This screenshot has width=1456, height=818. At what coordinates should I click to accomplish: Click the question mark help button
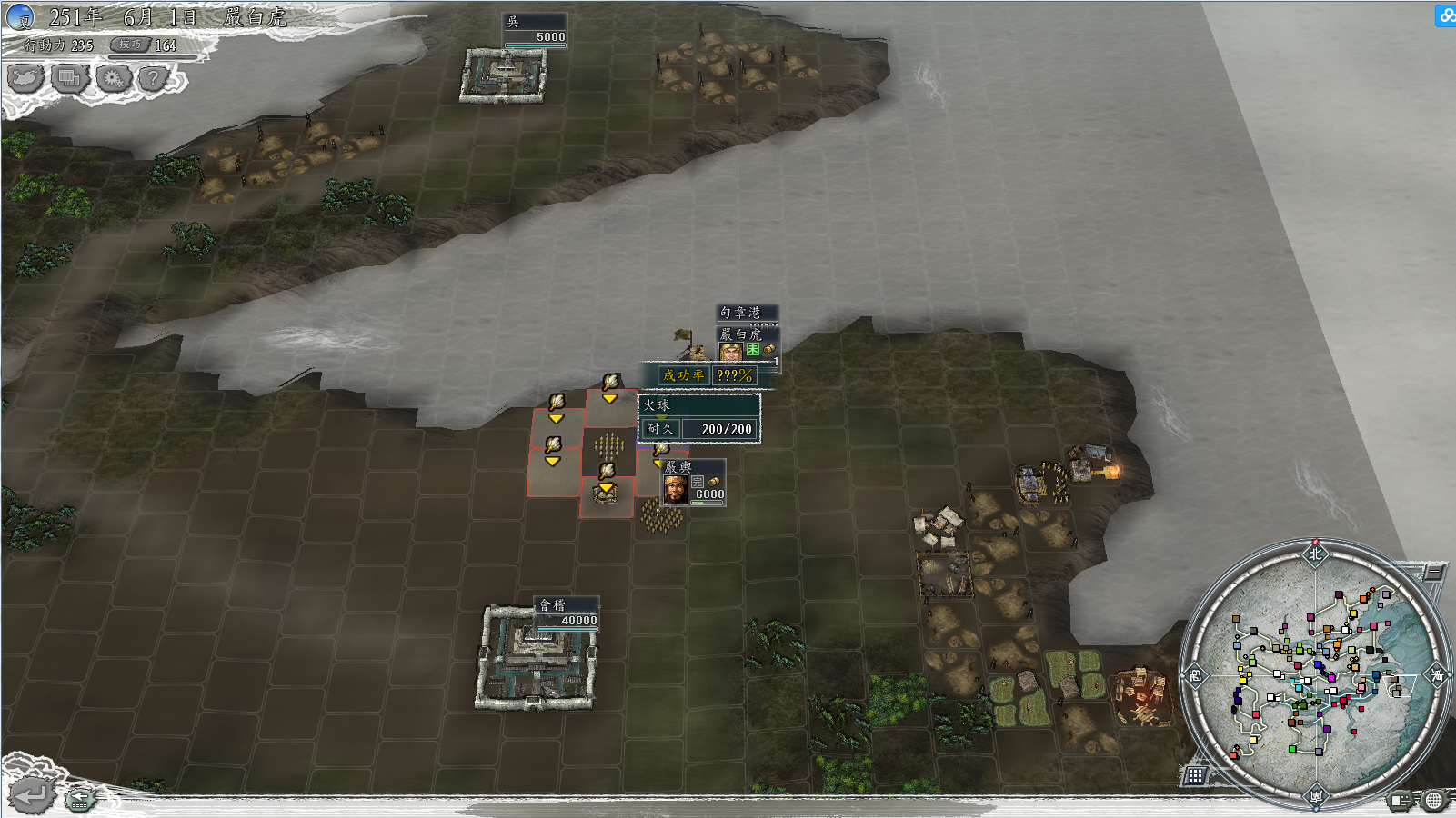pos(155,79)
